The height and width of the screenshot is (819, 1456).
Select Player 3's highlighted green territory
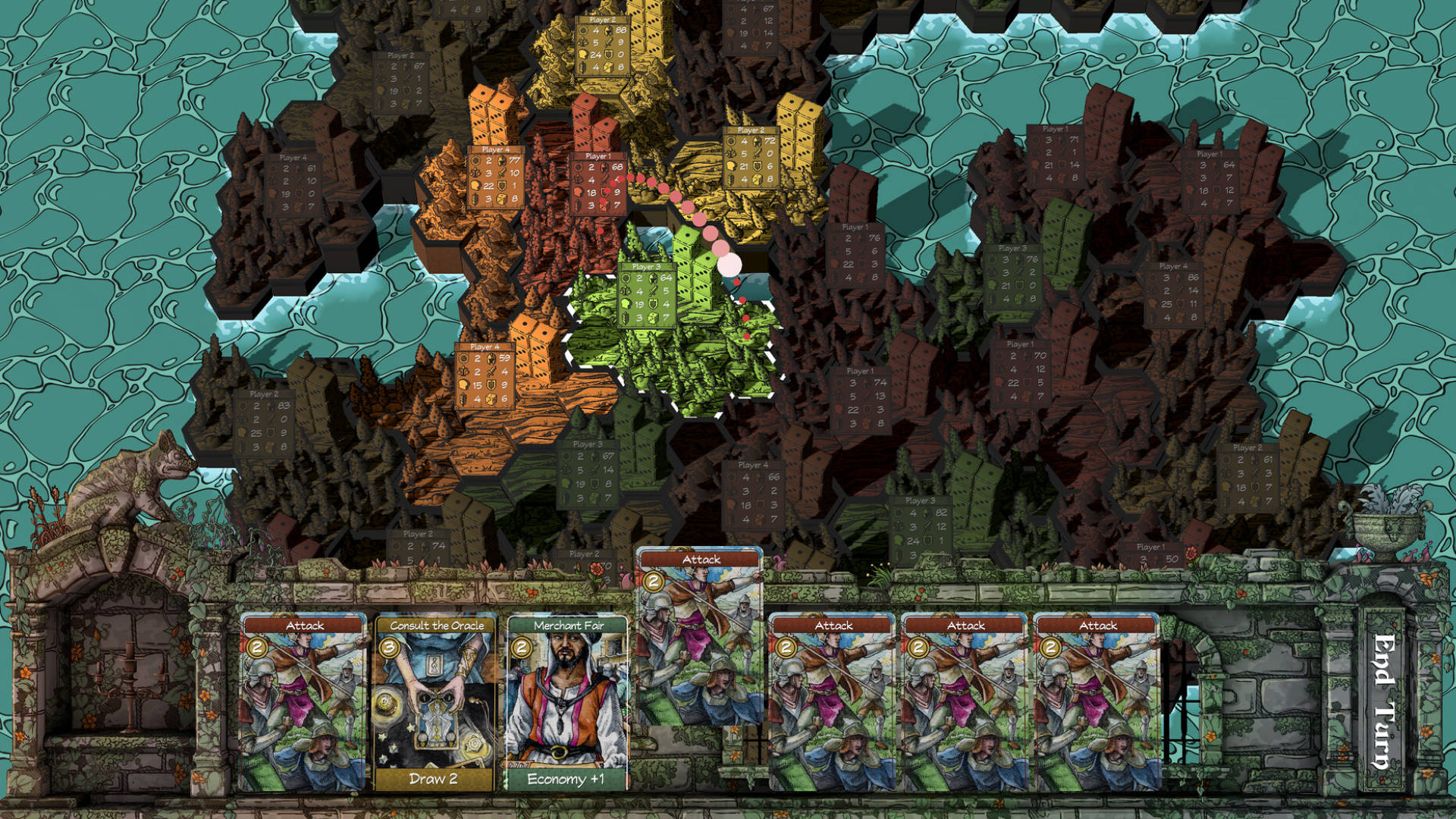pyautogui.click(x=646, y=296)
